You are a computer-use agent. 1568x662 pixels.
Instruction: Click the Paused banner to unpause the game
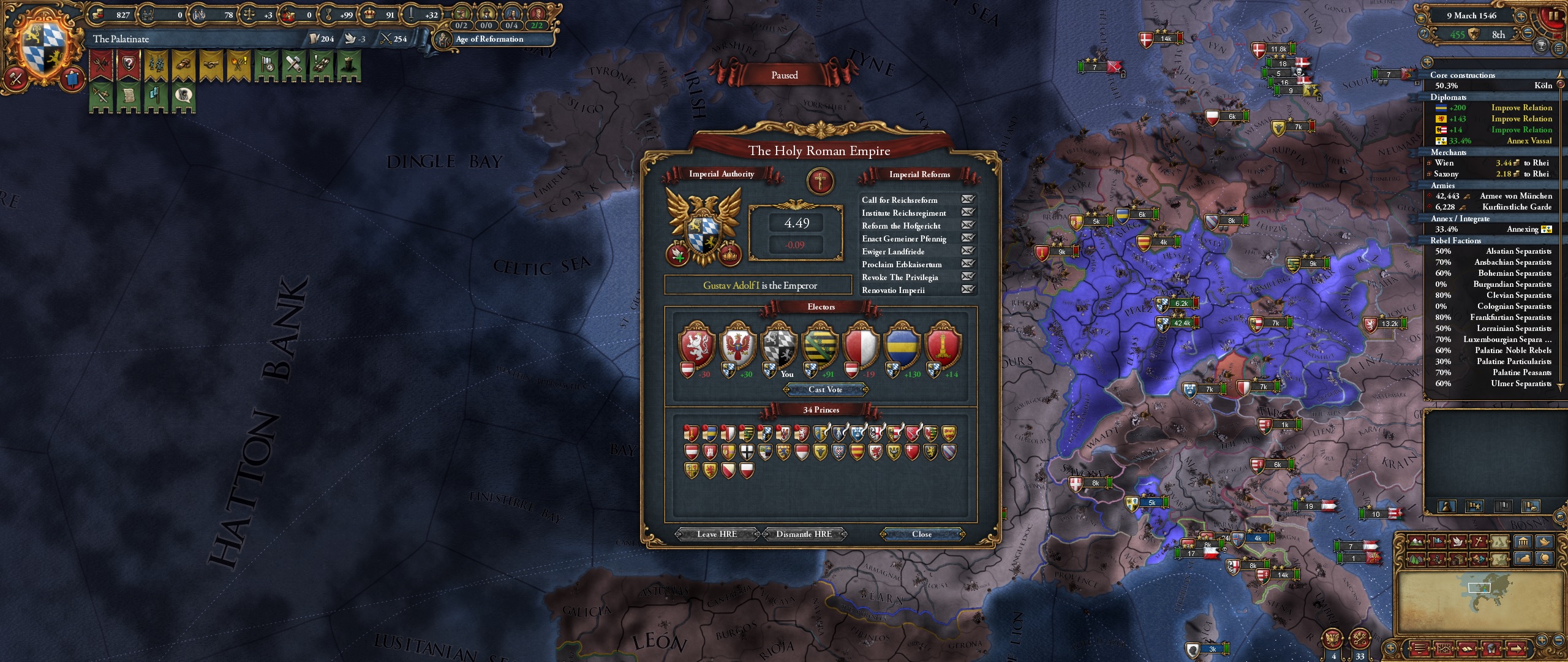pos(785,74)
